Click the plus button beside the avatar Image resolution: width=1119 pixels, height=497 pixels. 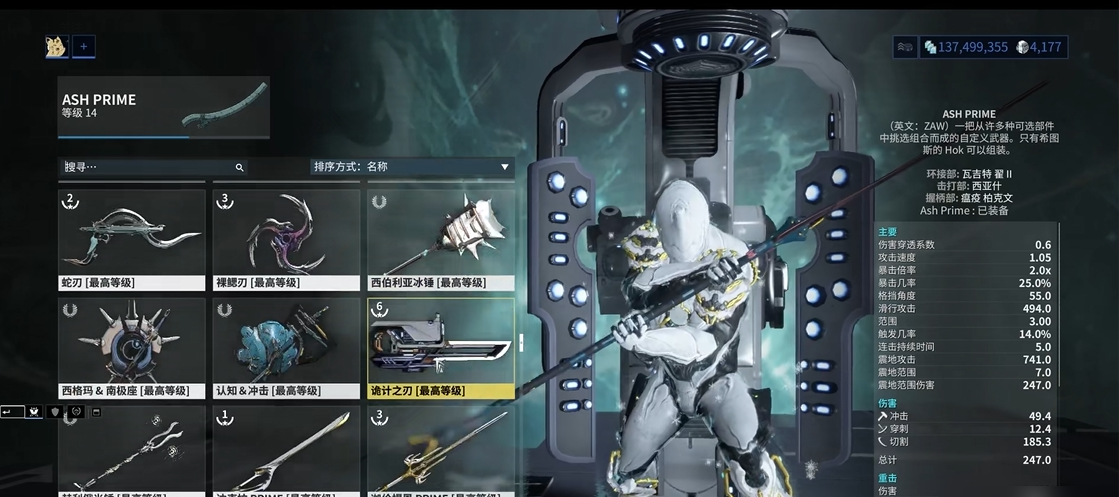coord(84,46)
